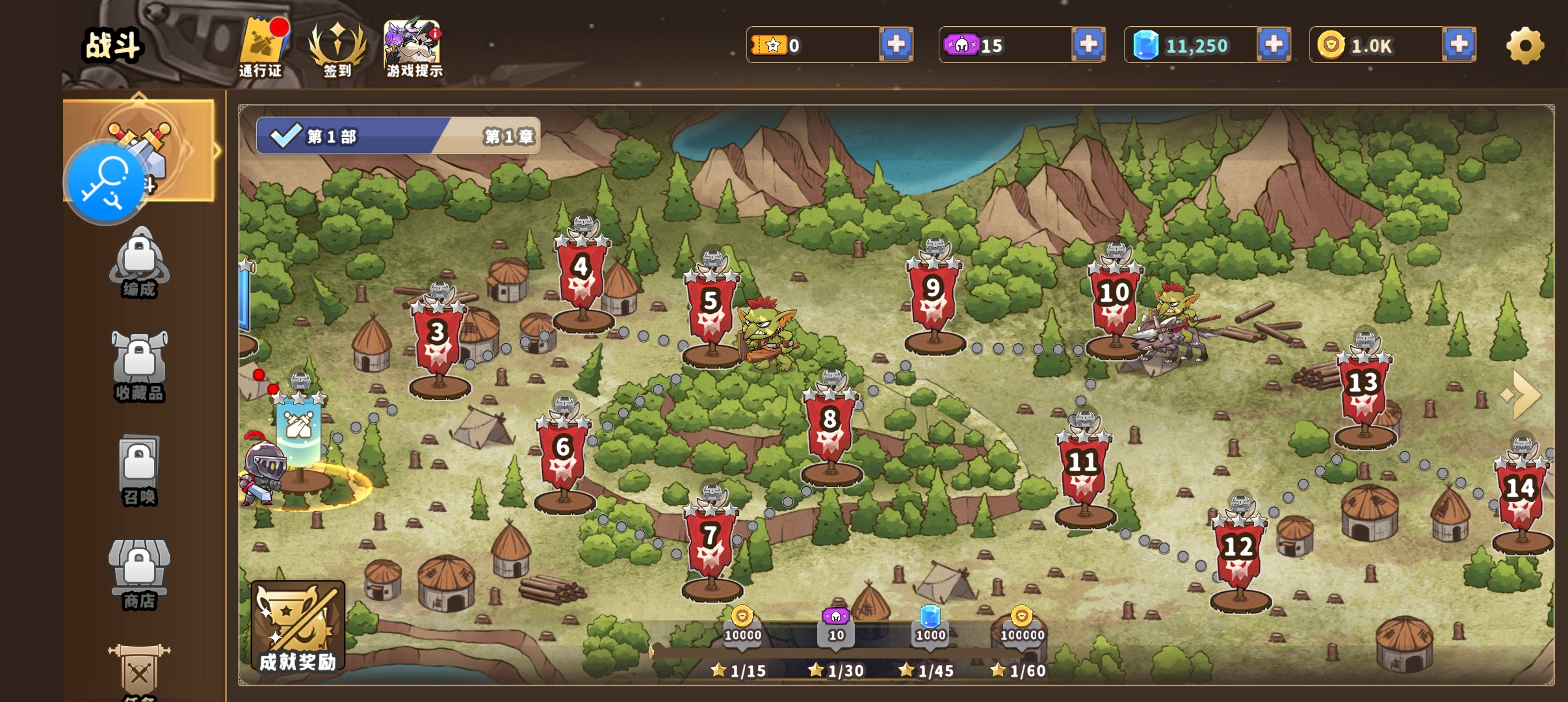
Task: Open the 成就奖励 achievement rewards
Action: [x=298, y=627]
